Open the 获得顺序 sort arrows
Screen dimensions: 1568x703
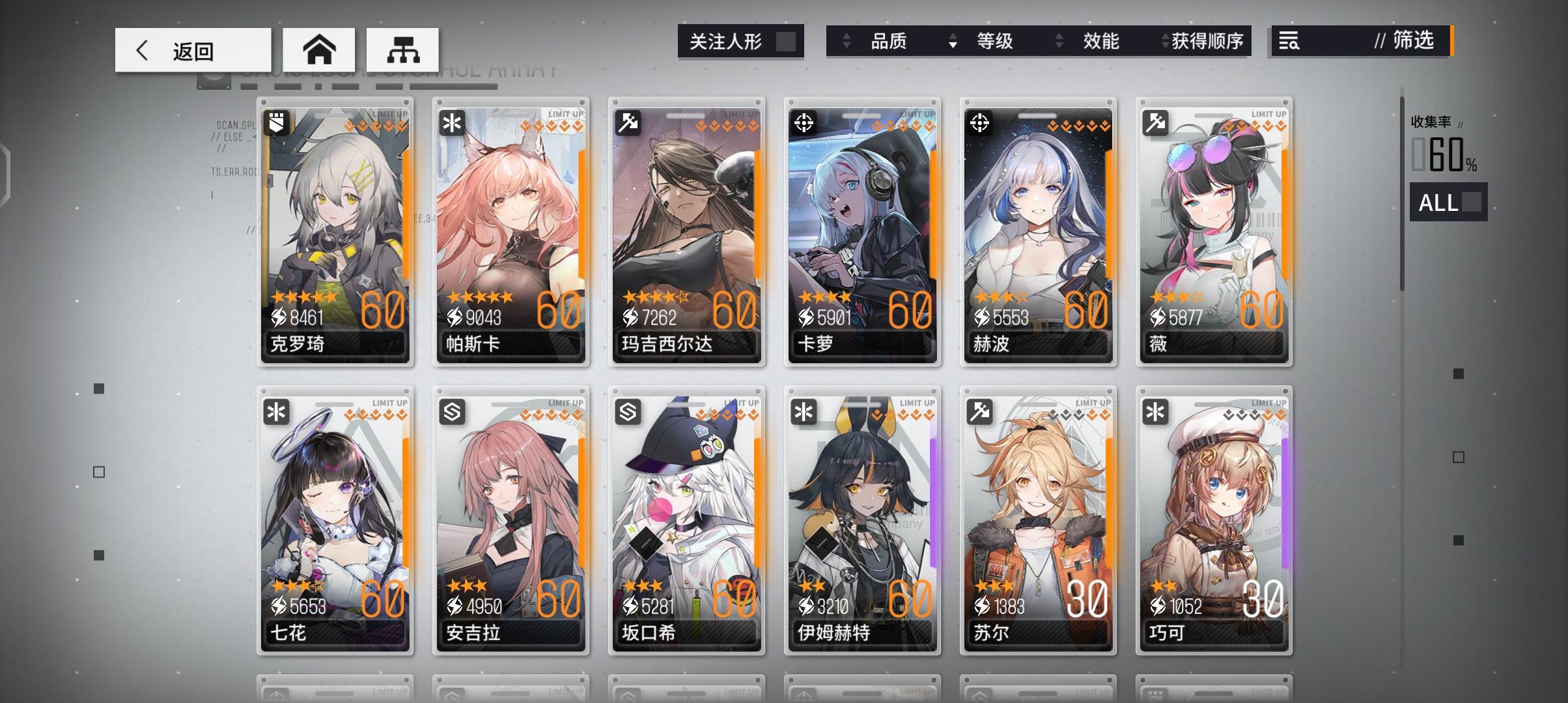(1165, 41)
